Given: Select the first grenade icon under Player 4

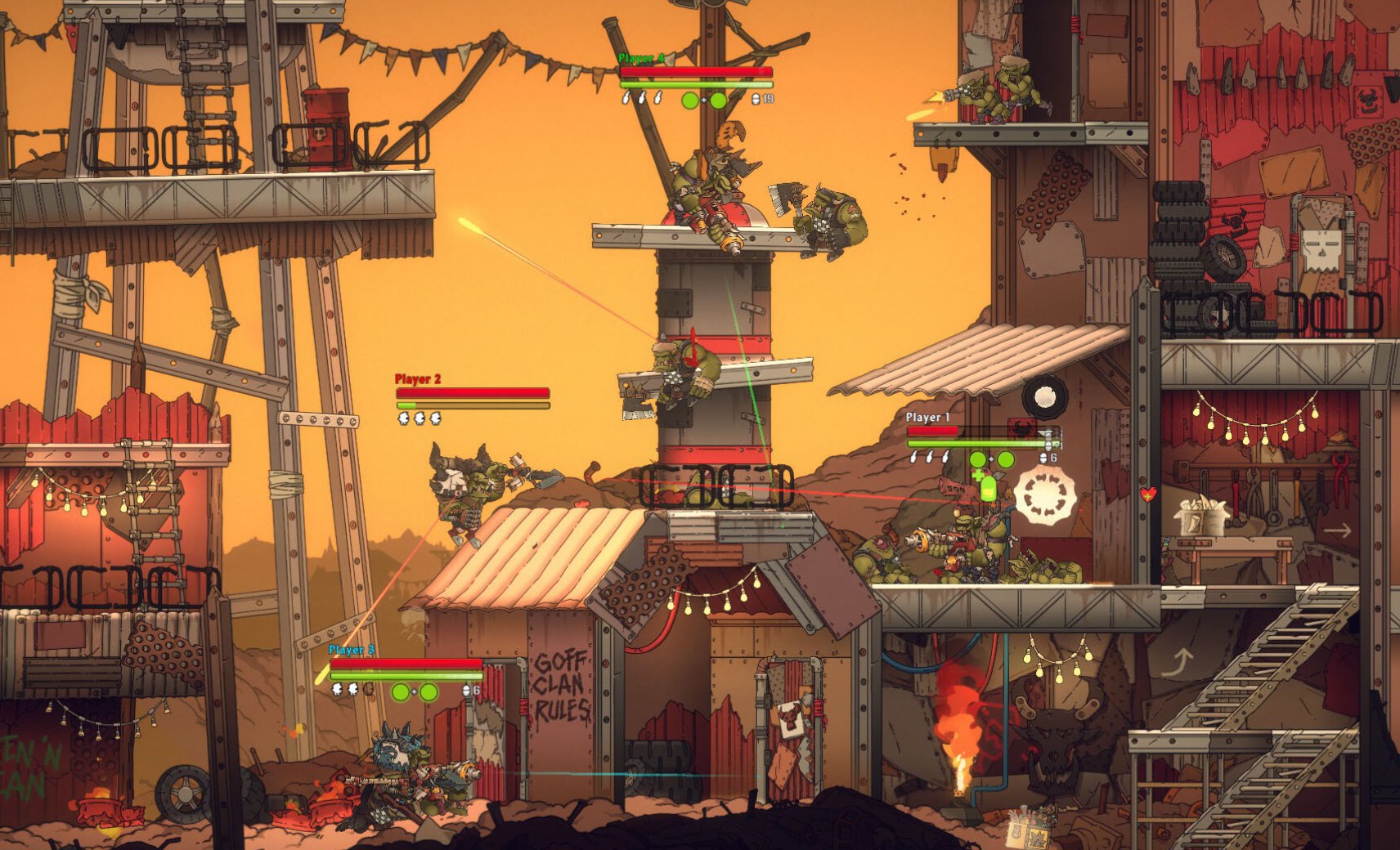Looking at the screenshot, I should click(x=626, y=99).
